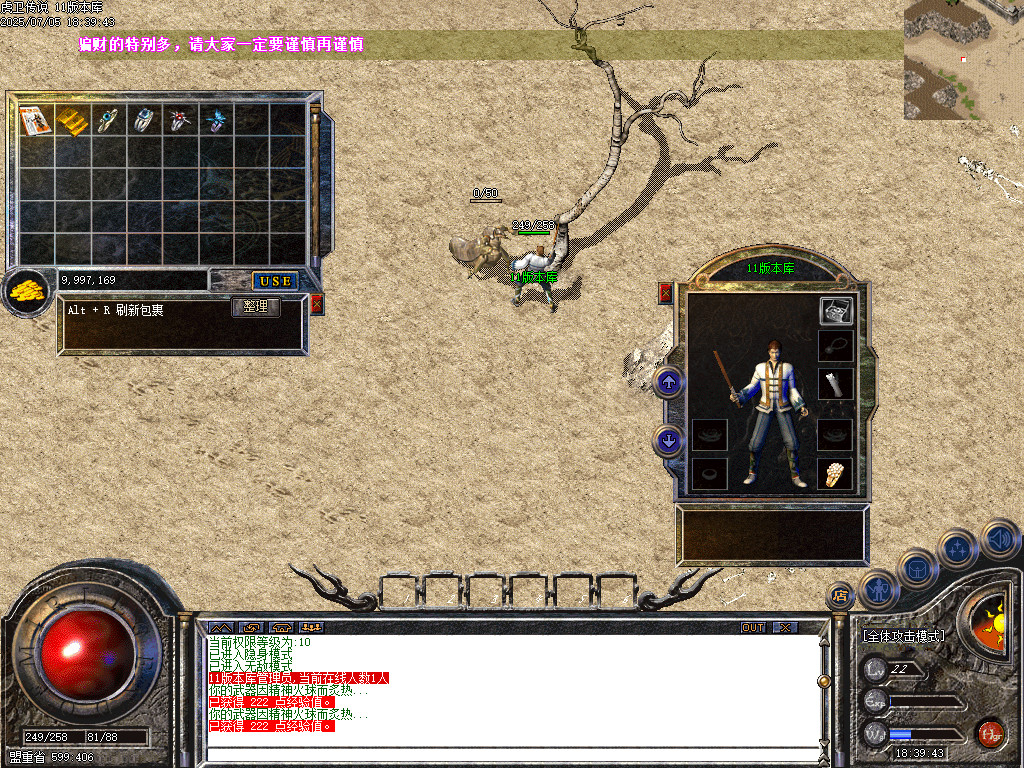Click the OUT button on the chat bar

753,628
